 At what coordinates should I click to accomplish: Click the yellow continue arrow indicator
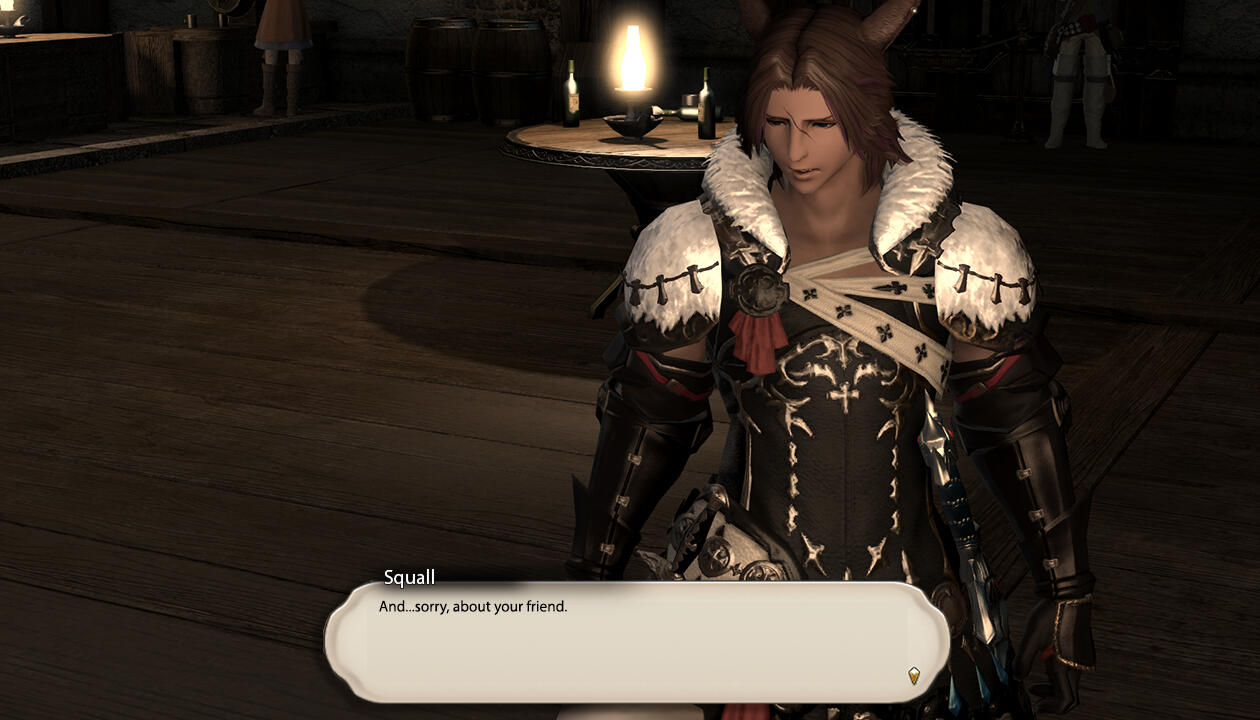(913, 676)
